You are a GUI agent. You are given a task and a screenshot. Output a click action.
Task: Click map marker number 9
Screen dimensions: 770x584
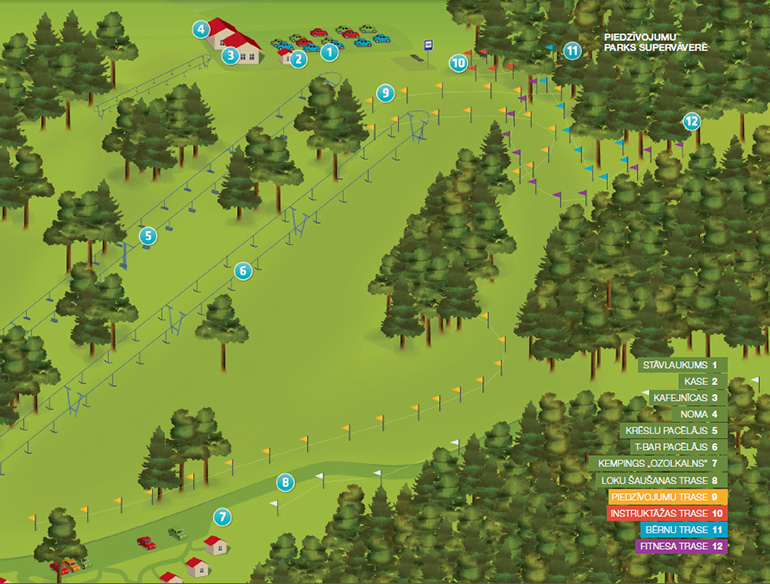point(385,93)
